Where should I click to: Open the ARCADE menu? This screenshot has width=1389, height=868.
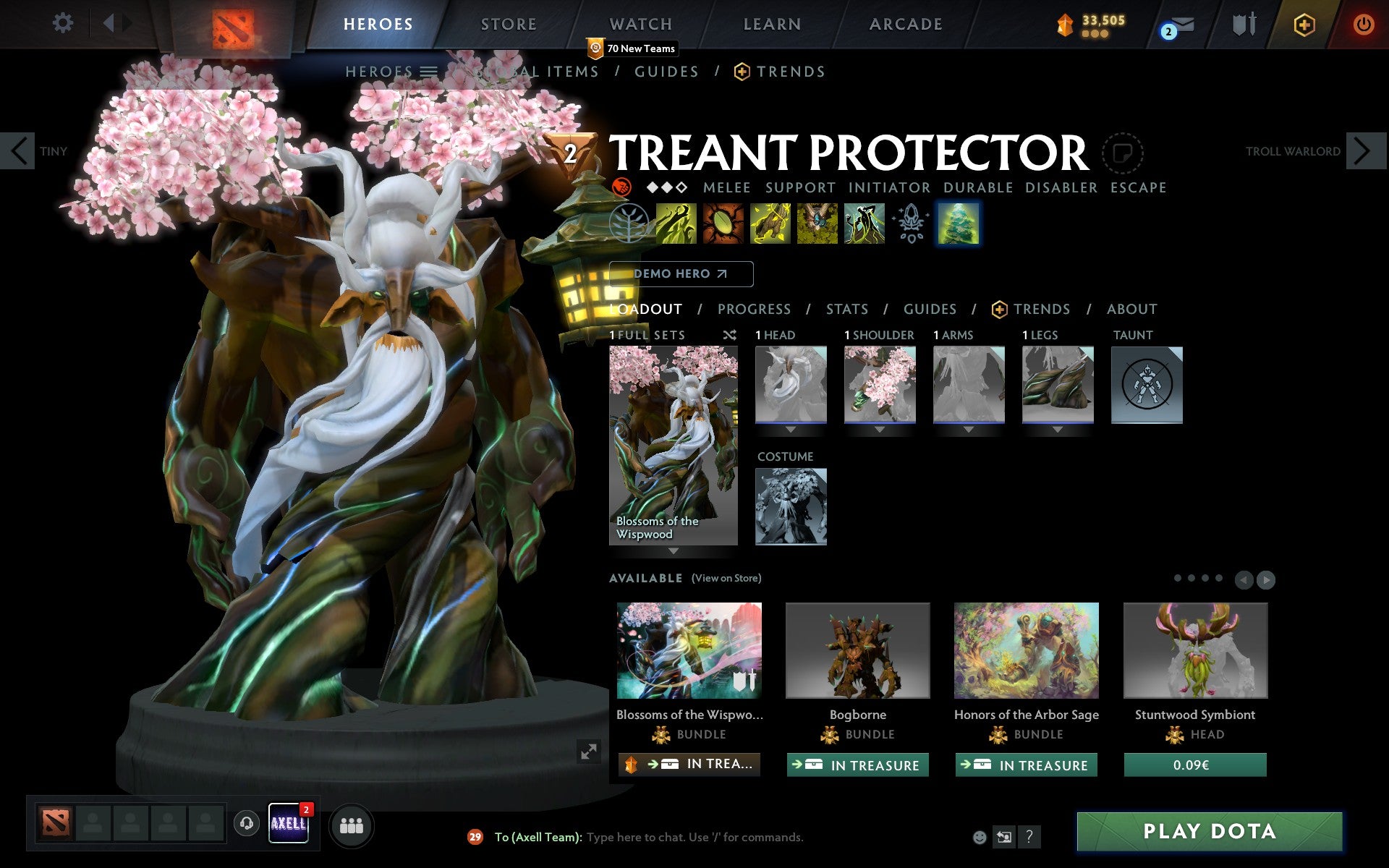point(905,23)
